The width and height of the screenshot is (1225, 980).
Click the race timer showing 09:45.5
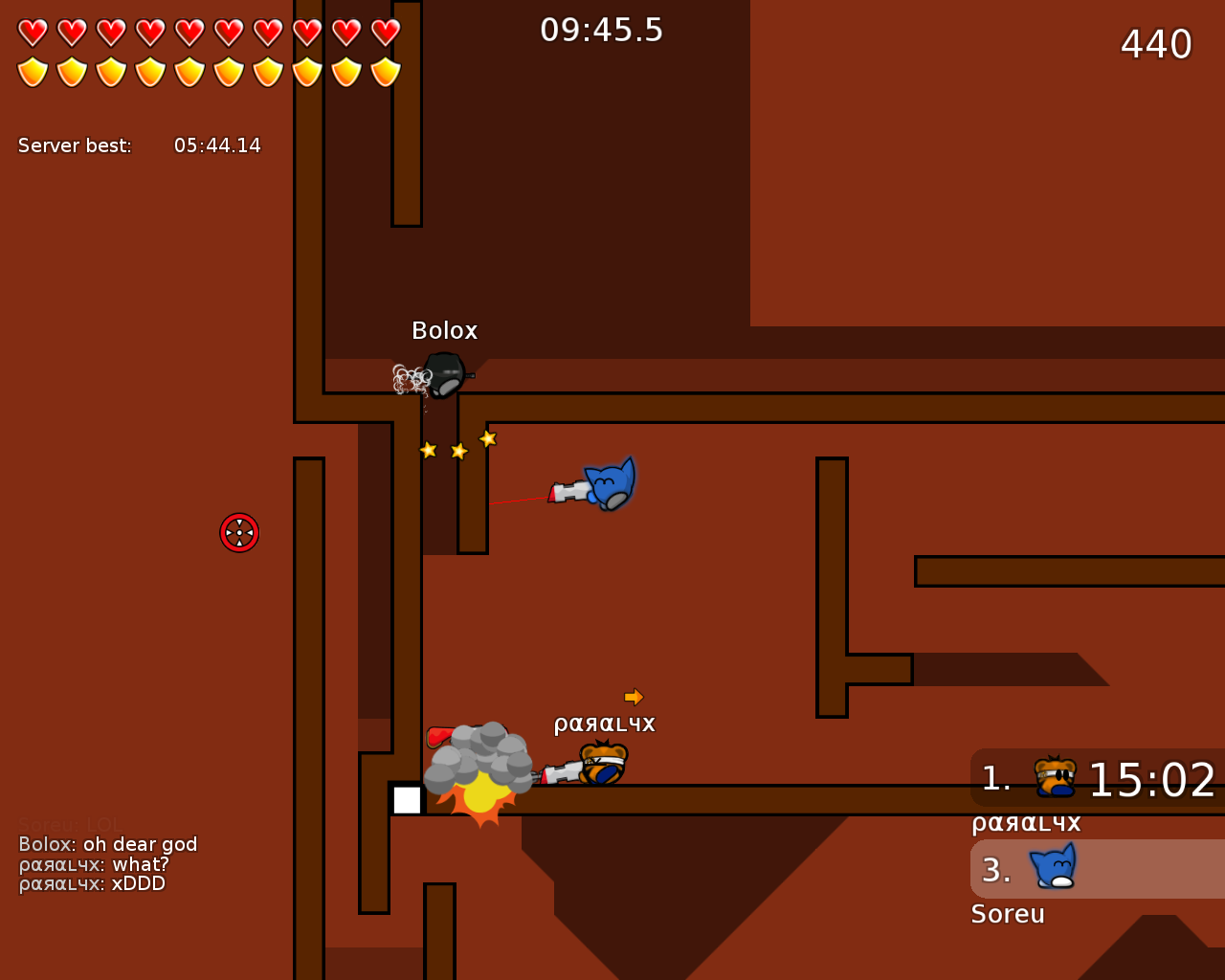coord(603,30)
